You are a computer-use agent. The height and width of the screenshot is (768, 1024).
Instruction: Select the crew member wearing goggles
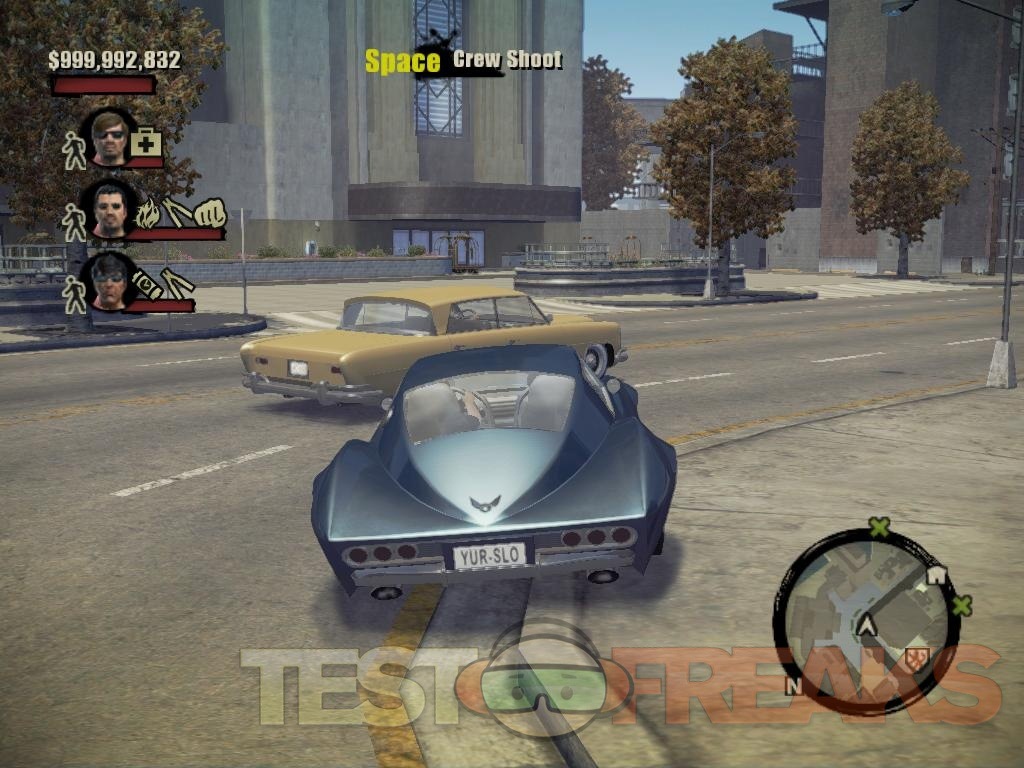(x=109, y=281)
